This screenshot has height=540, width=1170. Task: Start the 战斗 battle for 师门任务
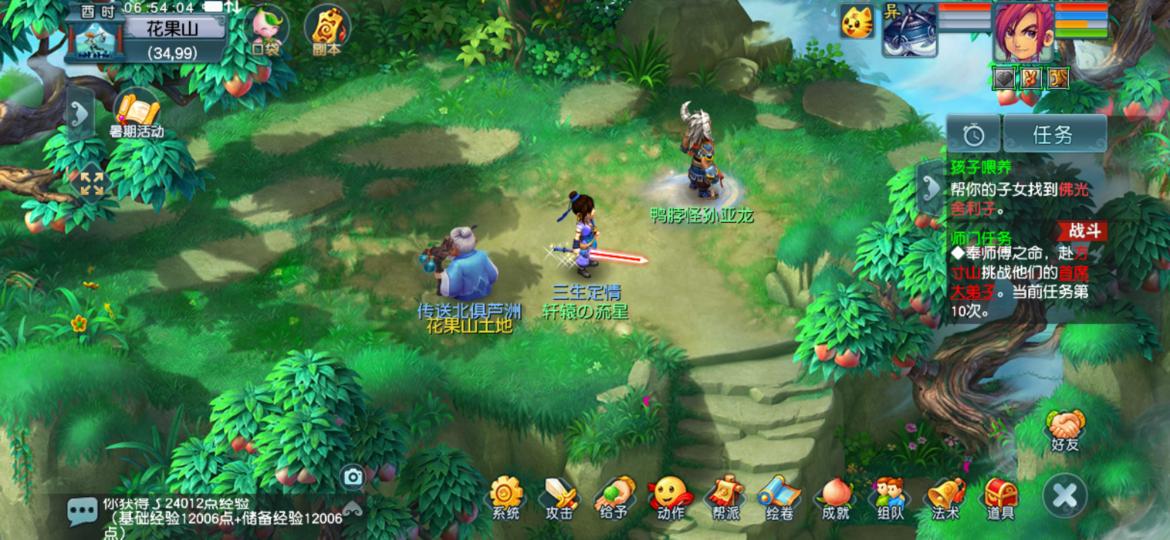(1080, 231)
